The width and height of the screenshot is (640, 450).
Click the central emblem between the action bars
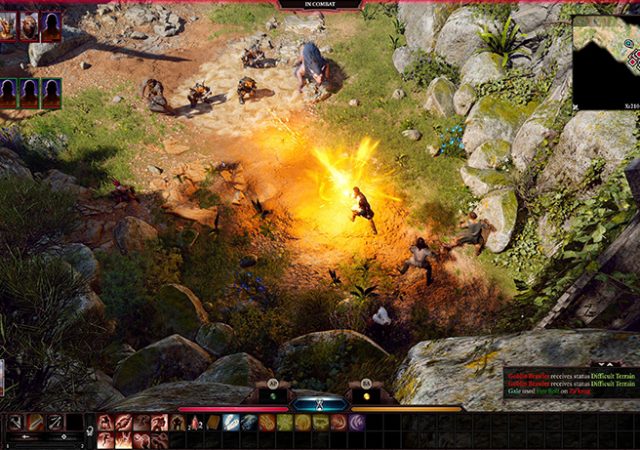[x=320, y=405]
